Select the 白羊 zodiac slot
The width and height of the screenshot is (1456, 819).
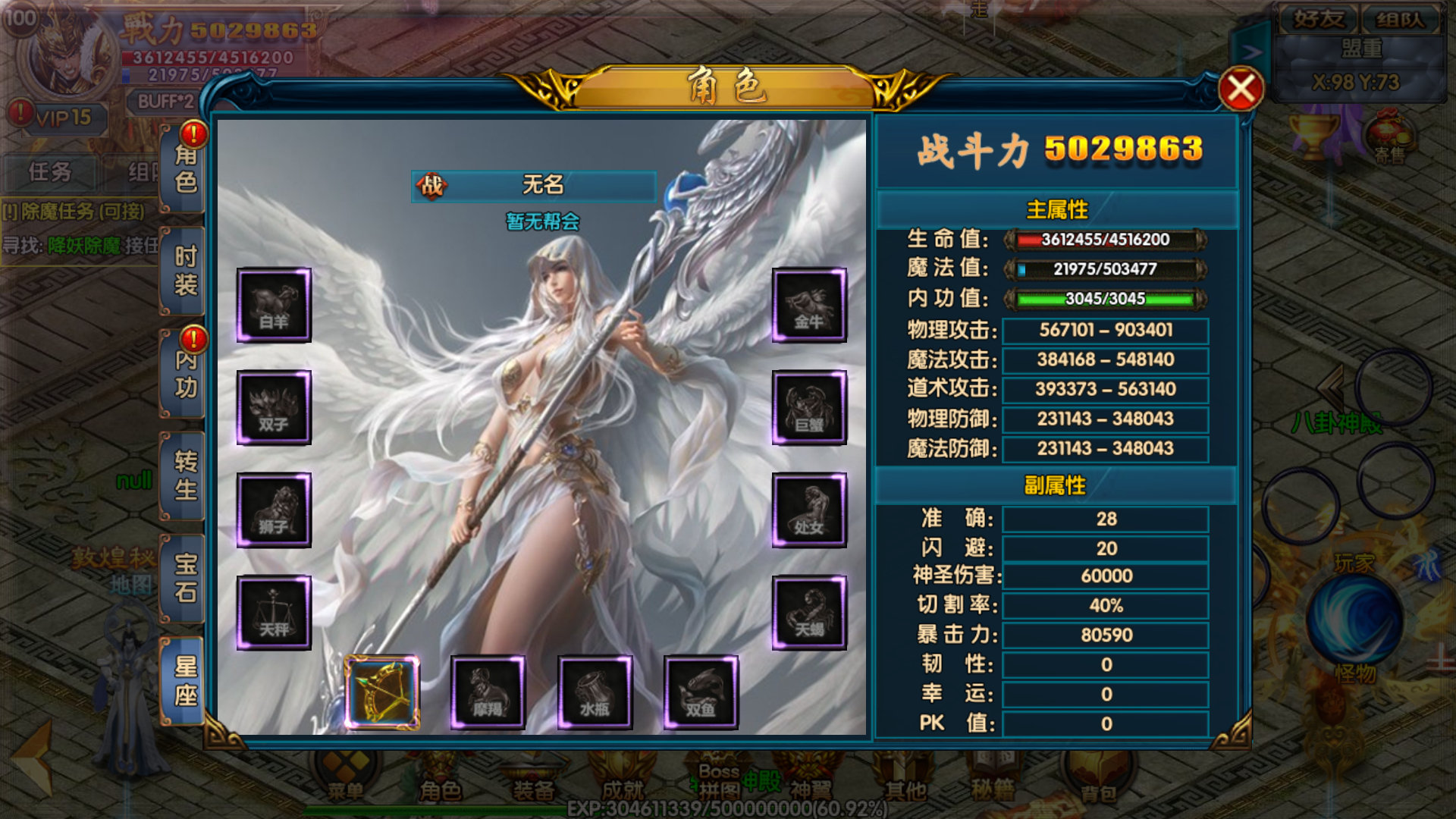click(x=274, y=305)
